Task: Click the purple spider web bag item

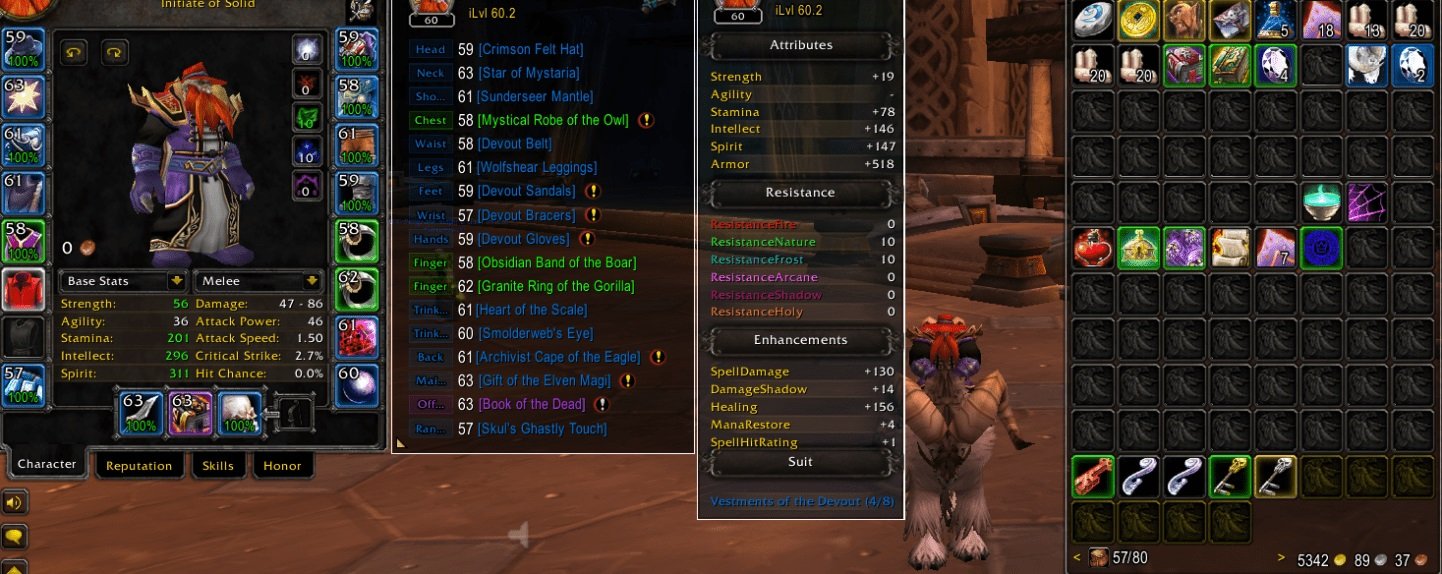Action: coord(1366,202)
